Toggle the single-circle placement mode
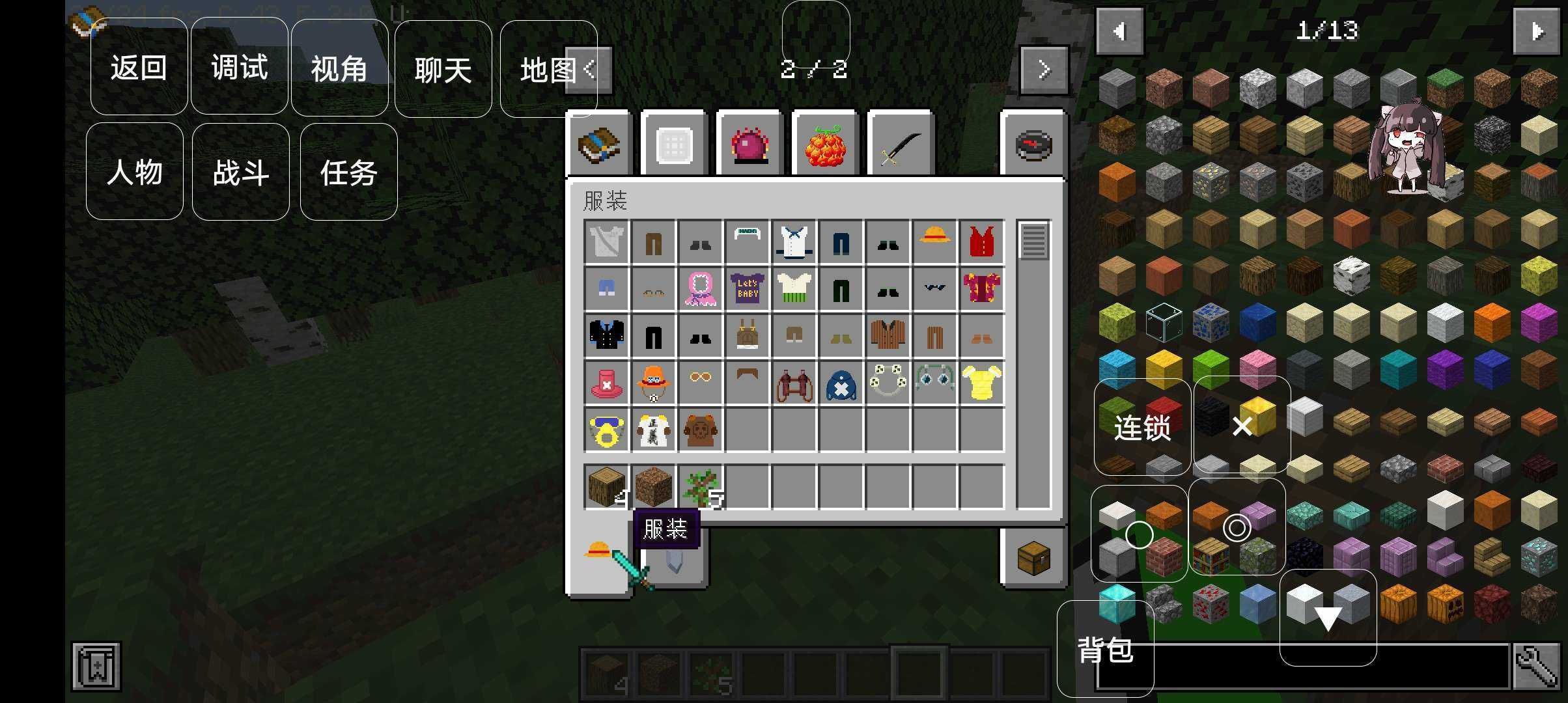 [1138, 534]
